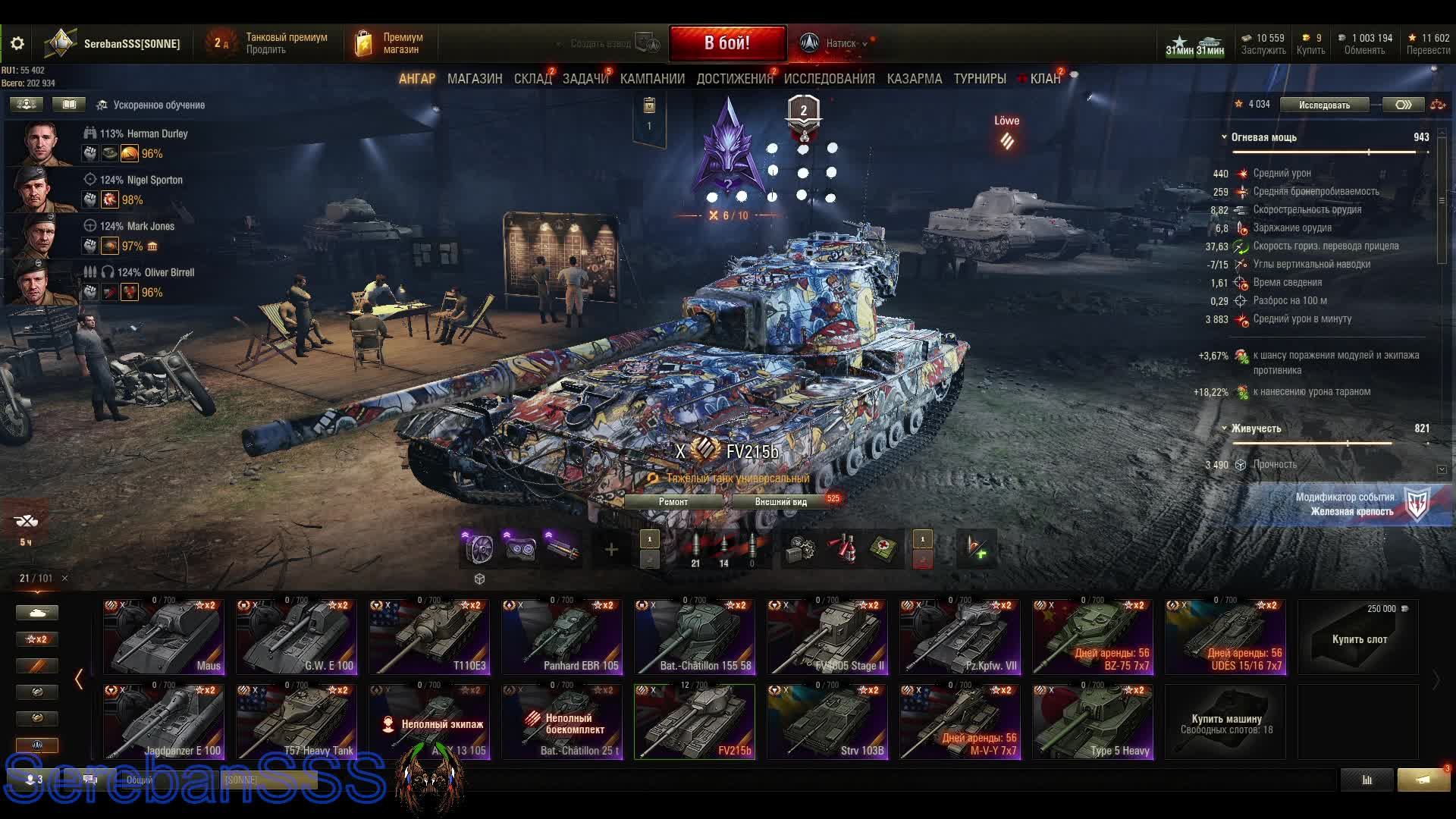Collapse the Огневая мощь stats section
This screenshot has height=819, width=1456.
[1224, 137]
